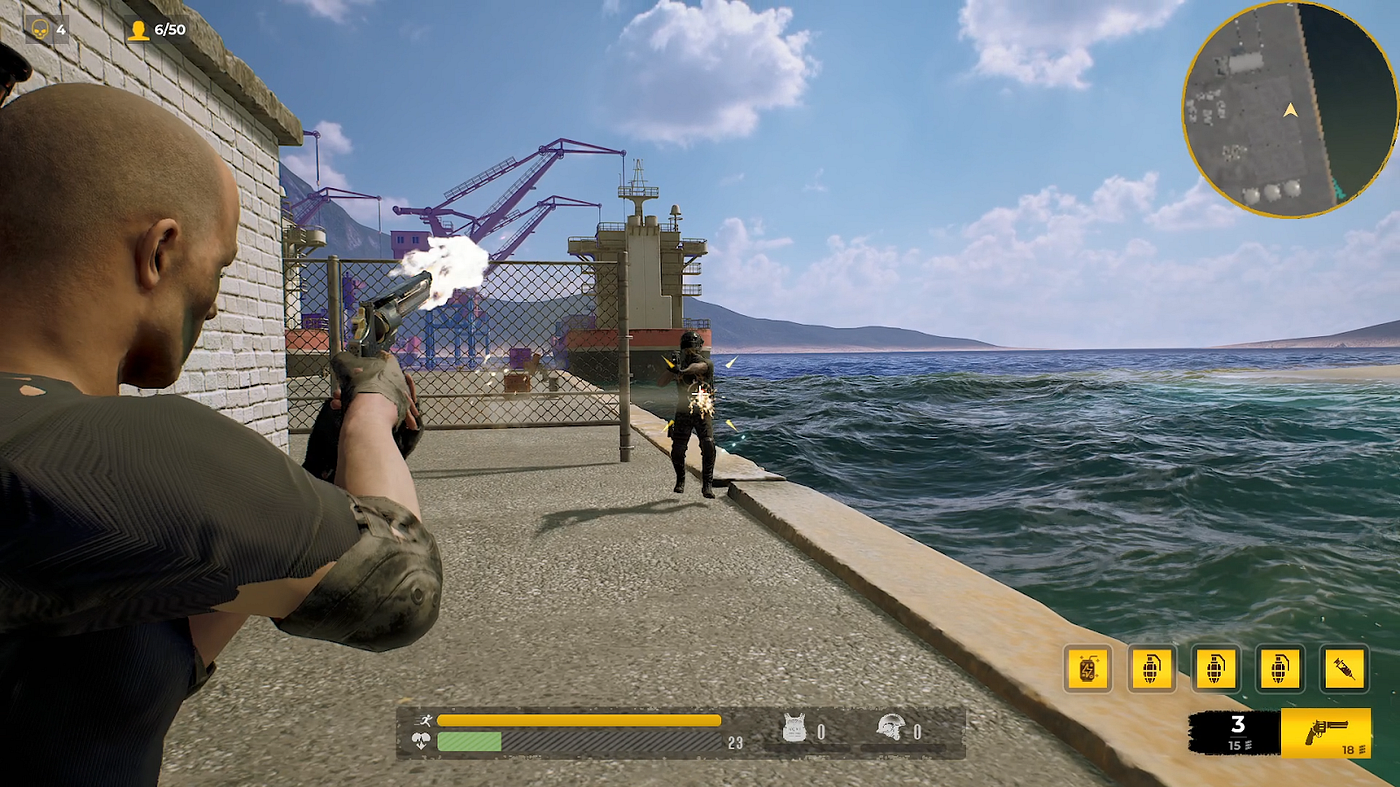The height and width of the screenshot is (787, 1400).
Task: Select the syringe item slot
Action: (x=1344, y=669)
